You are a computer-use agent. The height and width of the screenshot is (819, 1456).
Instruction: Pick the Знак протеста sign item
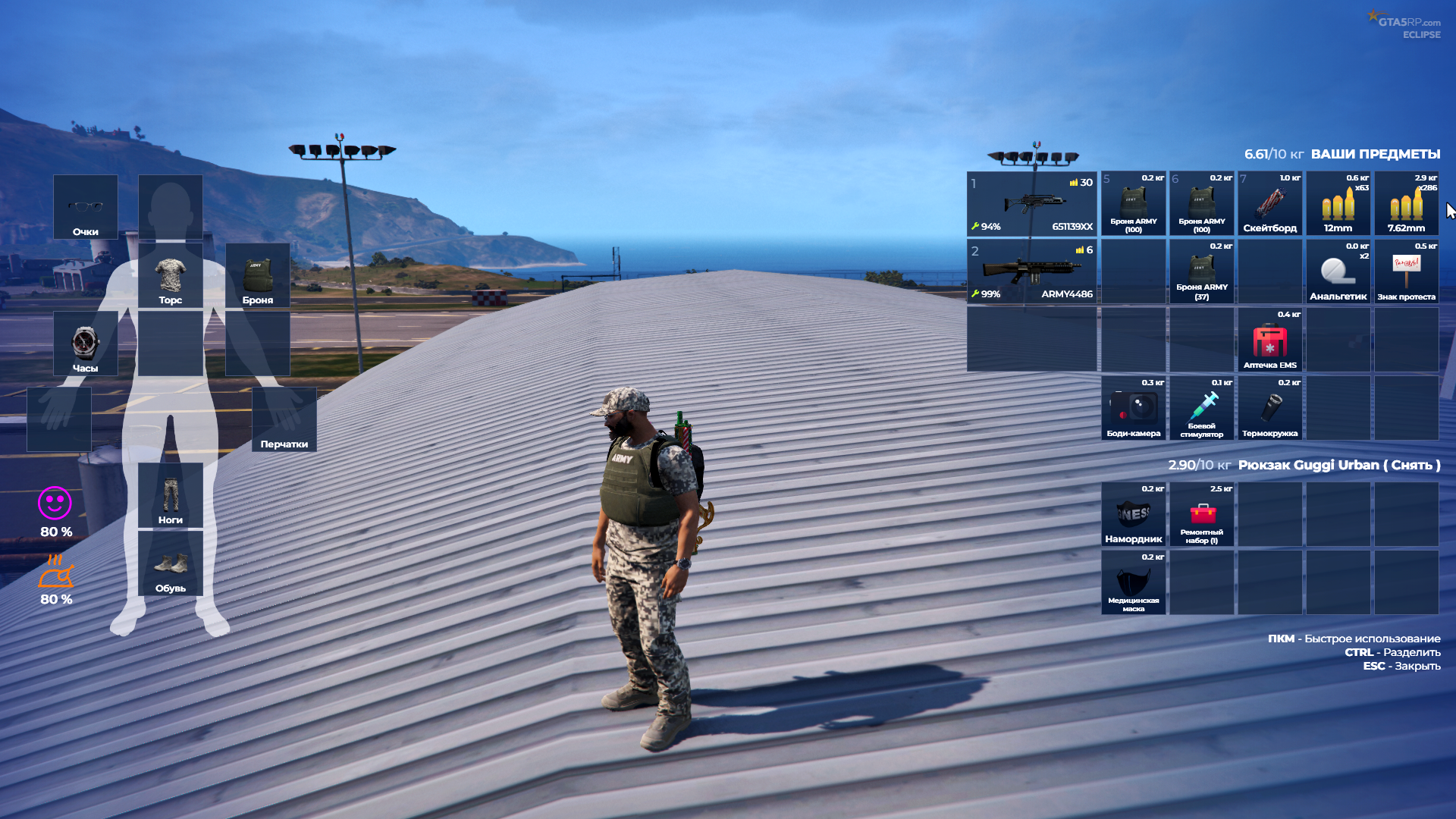click(1406, 271)
